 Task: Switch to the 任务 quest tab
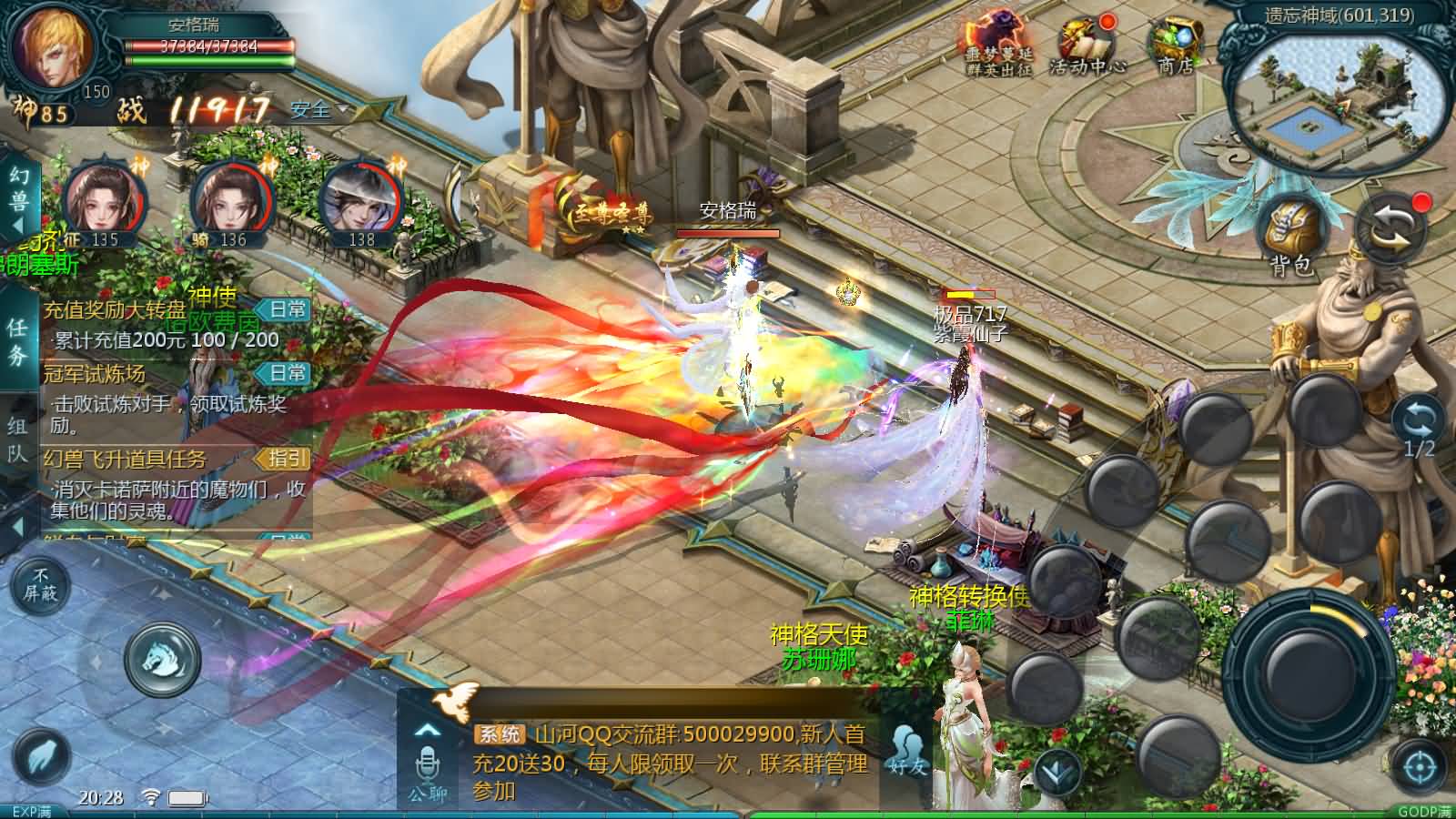pos(18,341)
